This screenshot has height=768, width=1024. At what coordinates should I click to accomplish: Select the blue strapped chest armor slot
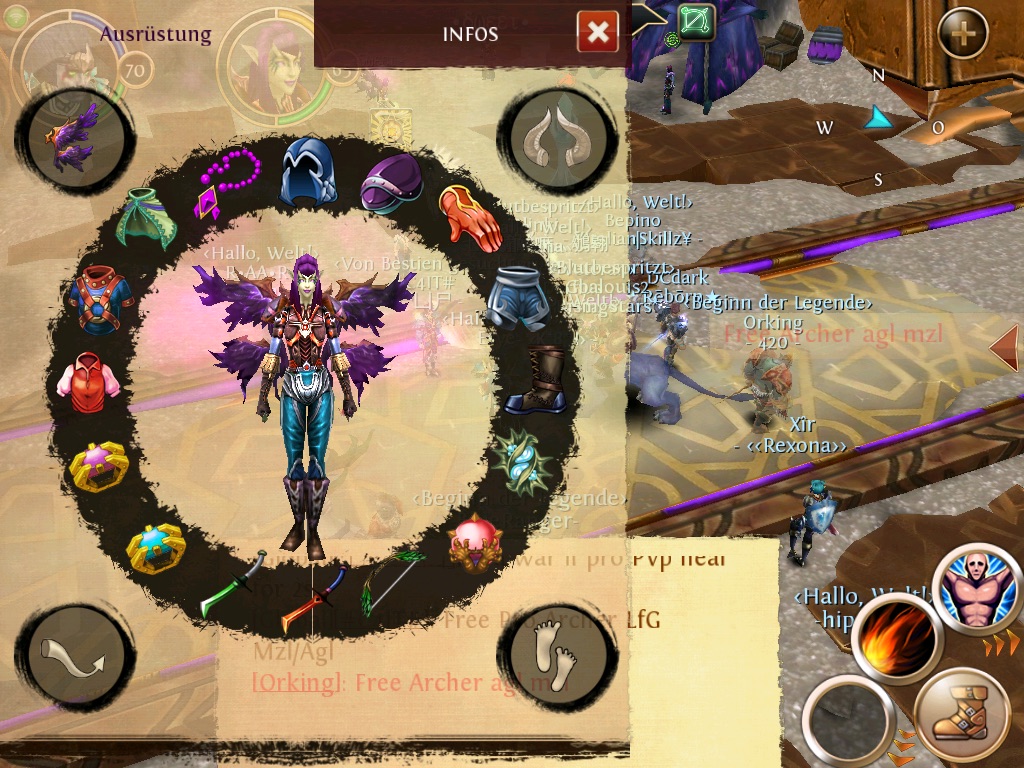point(100,300)
